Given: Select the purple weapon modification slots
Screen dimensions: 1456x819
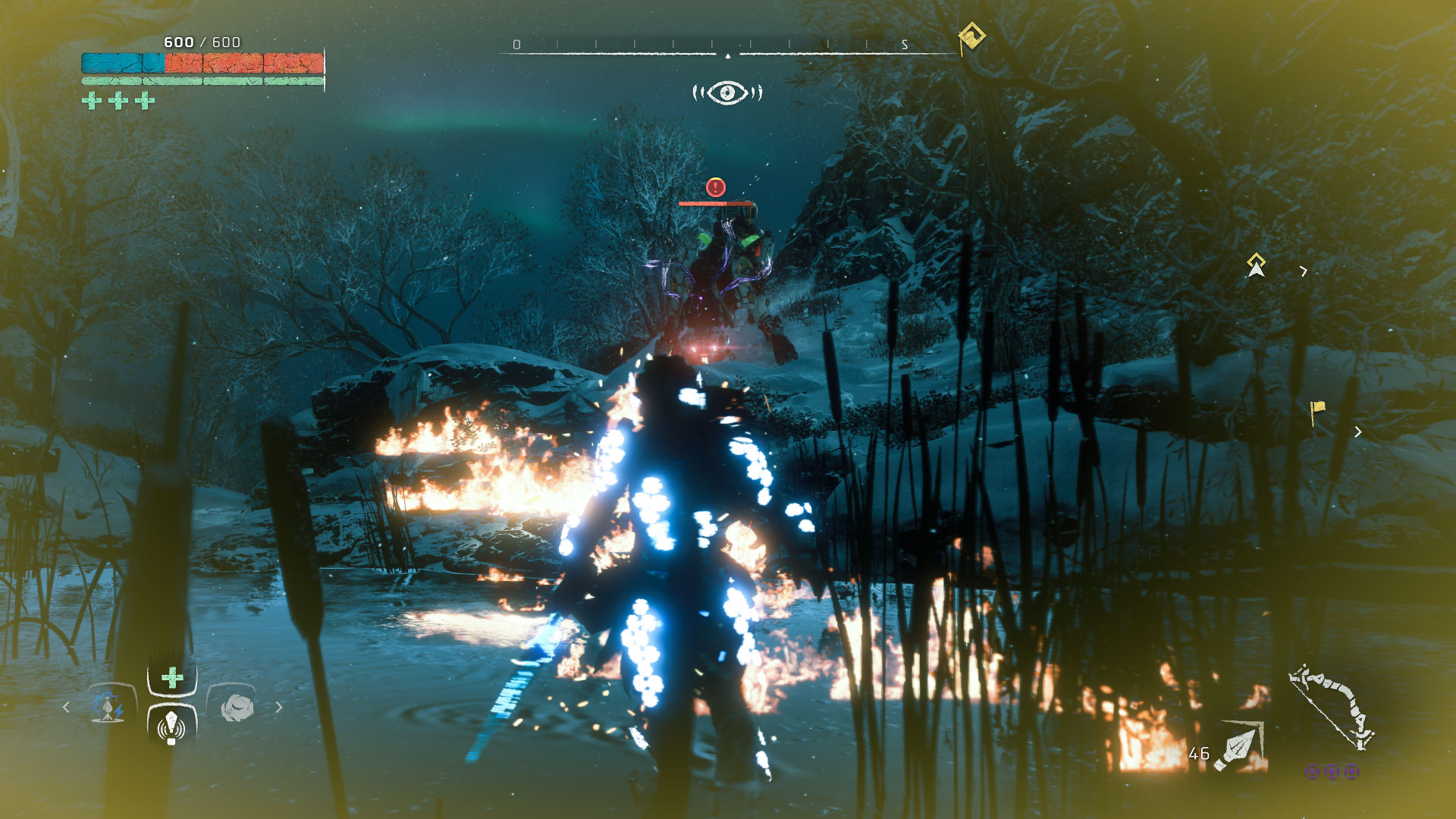Looking at the screenshot, I should point(1332,771).
